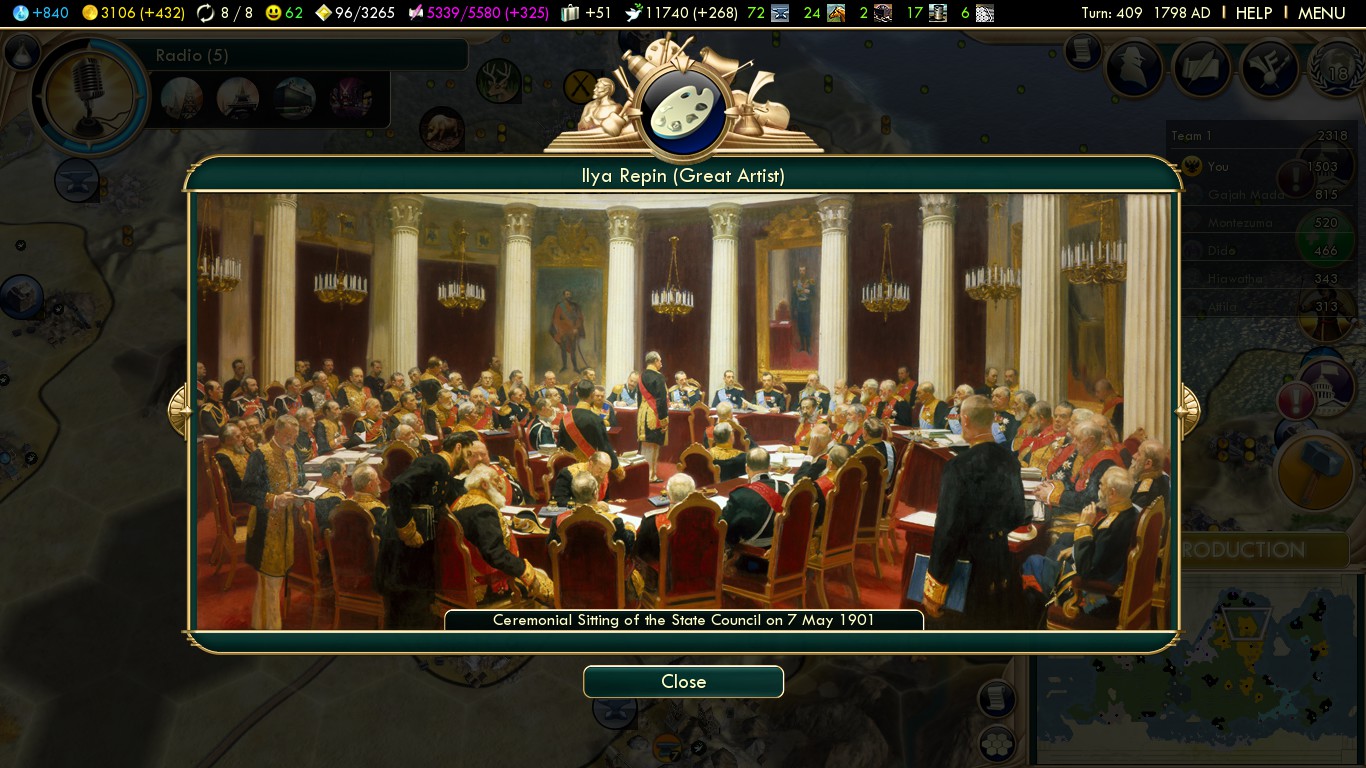This screenshot has width=1366, height=768.
Task: Close the Great Artist popup
Action: [x=683, y=682]
